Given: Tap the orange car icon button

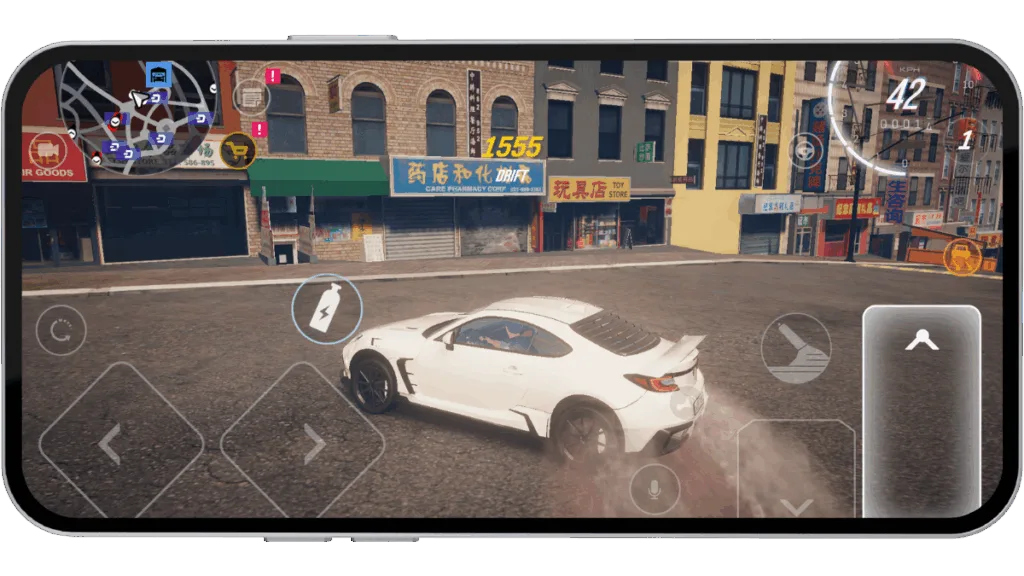Looking at the screenshot, I should (962, 257).
